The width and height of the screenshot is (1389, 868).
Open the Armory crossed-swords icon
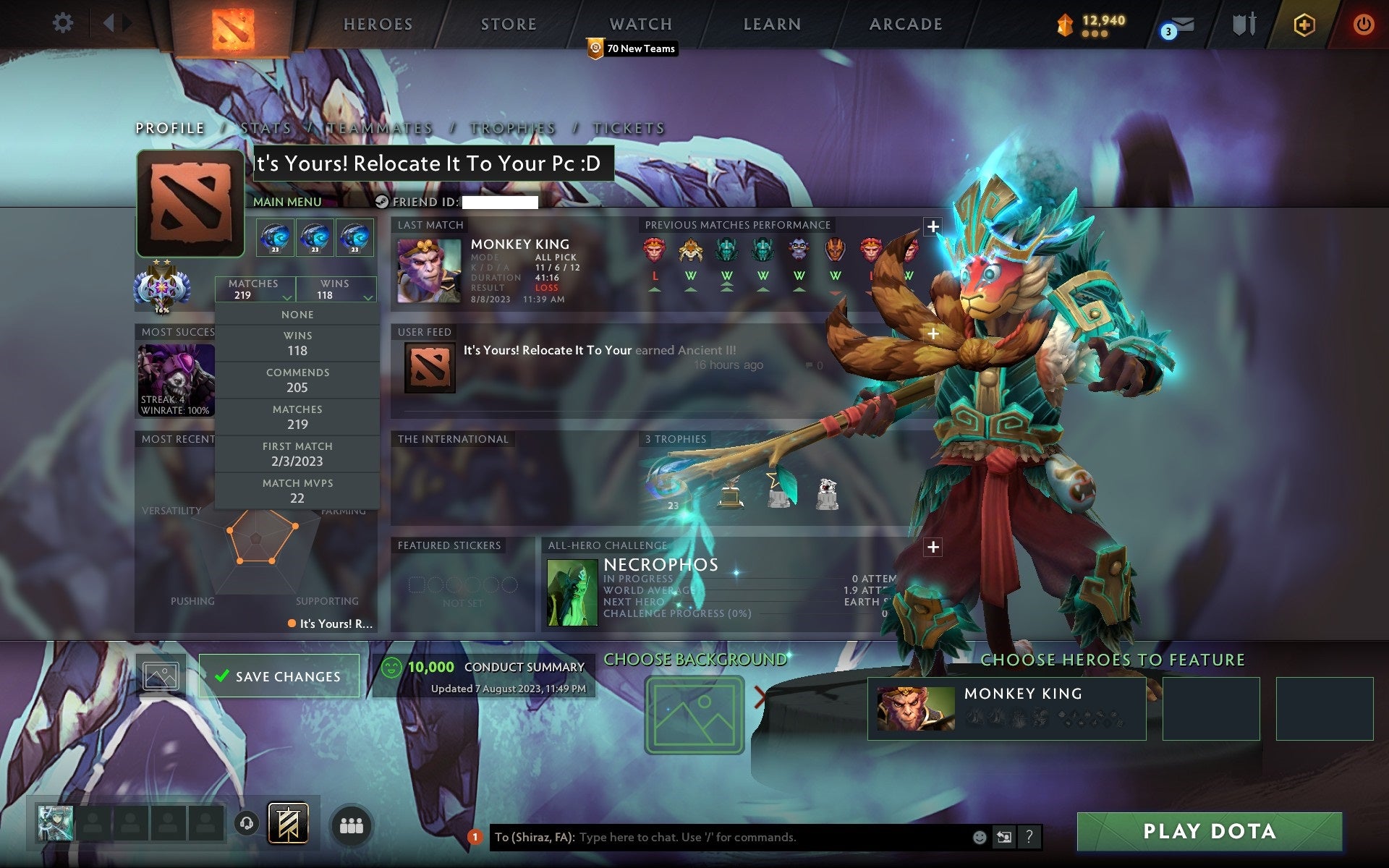tap(1243, 23)
